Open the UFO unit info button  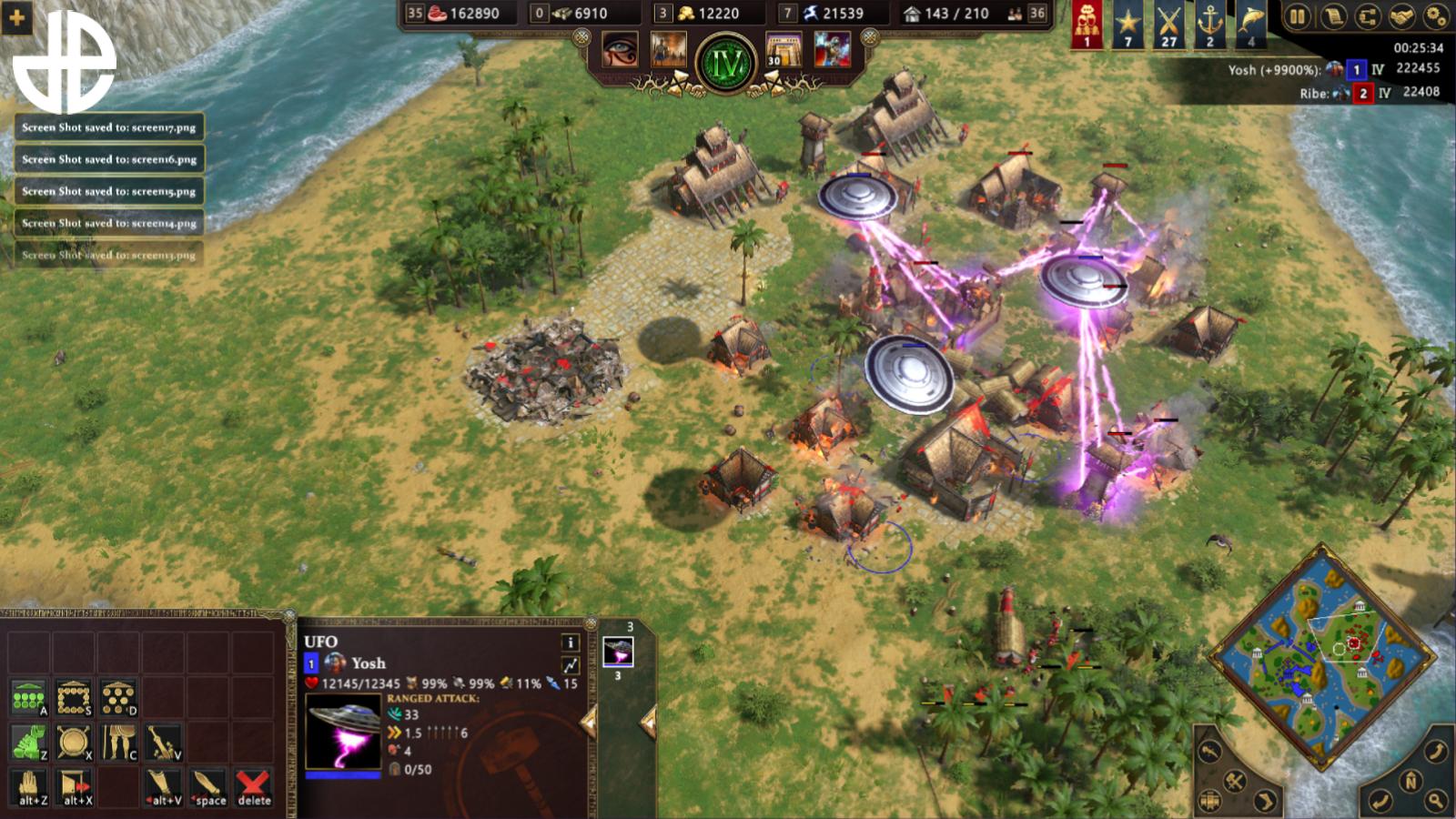(x=571, y=642)
